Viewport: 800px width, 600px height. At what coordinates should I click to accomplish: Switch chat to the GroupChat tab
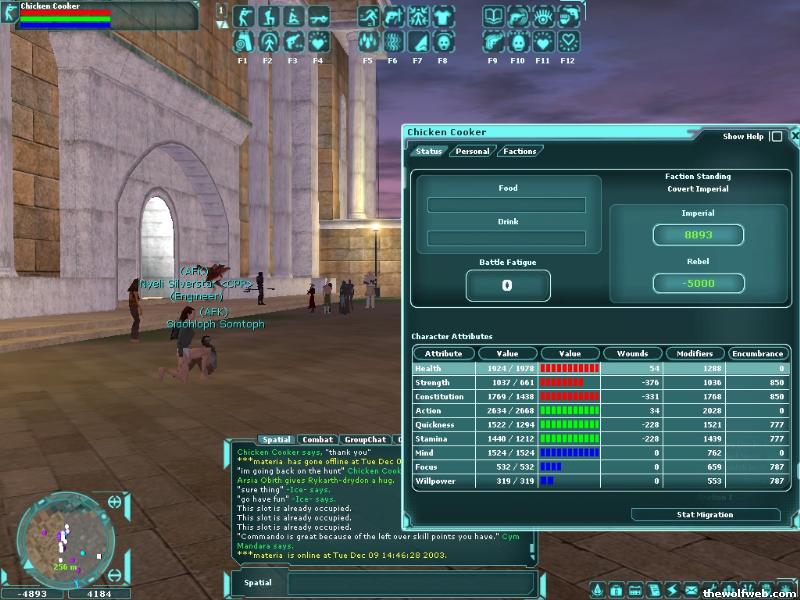coord(364,439)
